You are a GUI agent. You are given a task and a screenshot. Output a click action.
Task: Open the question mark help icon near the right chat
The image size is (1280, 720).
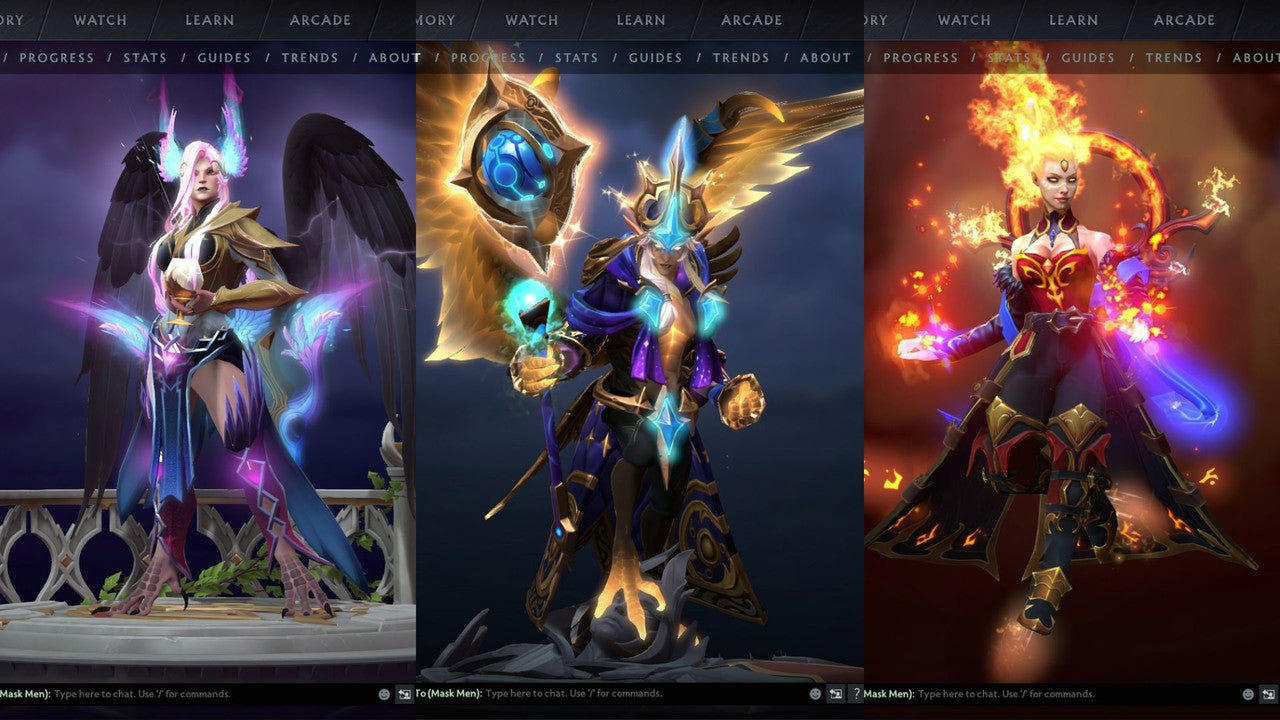coord(857,693)
